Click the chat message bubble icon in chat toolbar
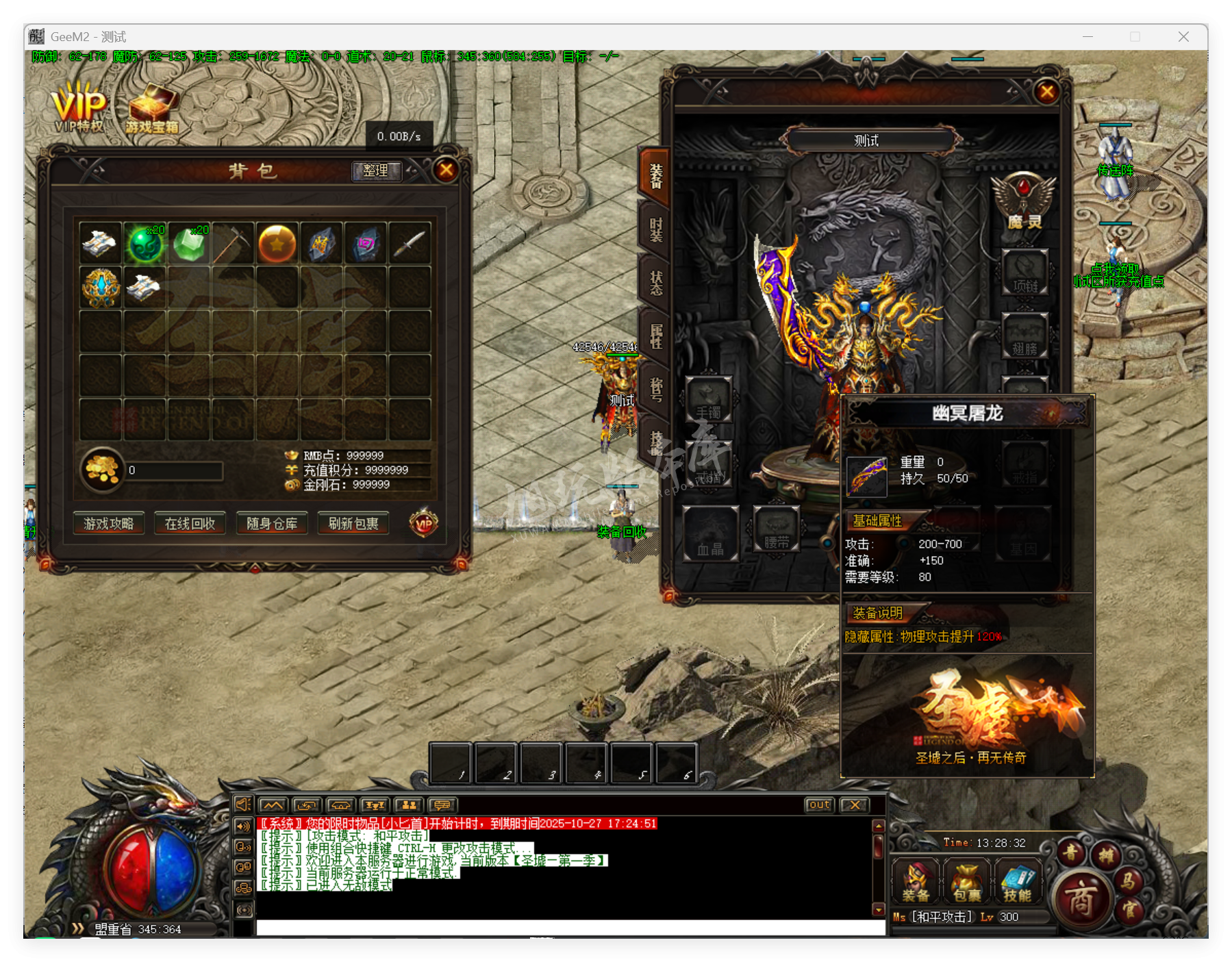The height and width of the screenshot is (962, 1232). (x=443, y=805)
